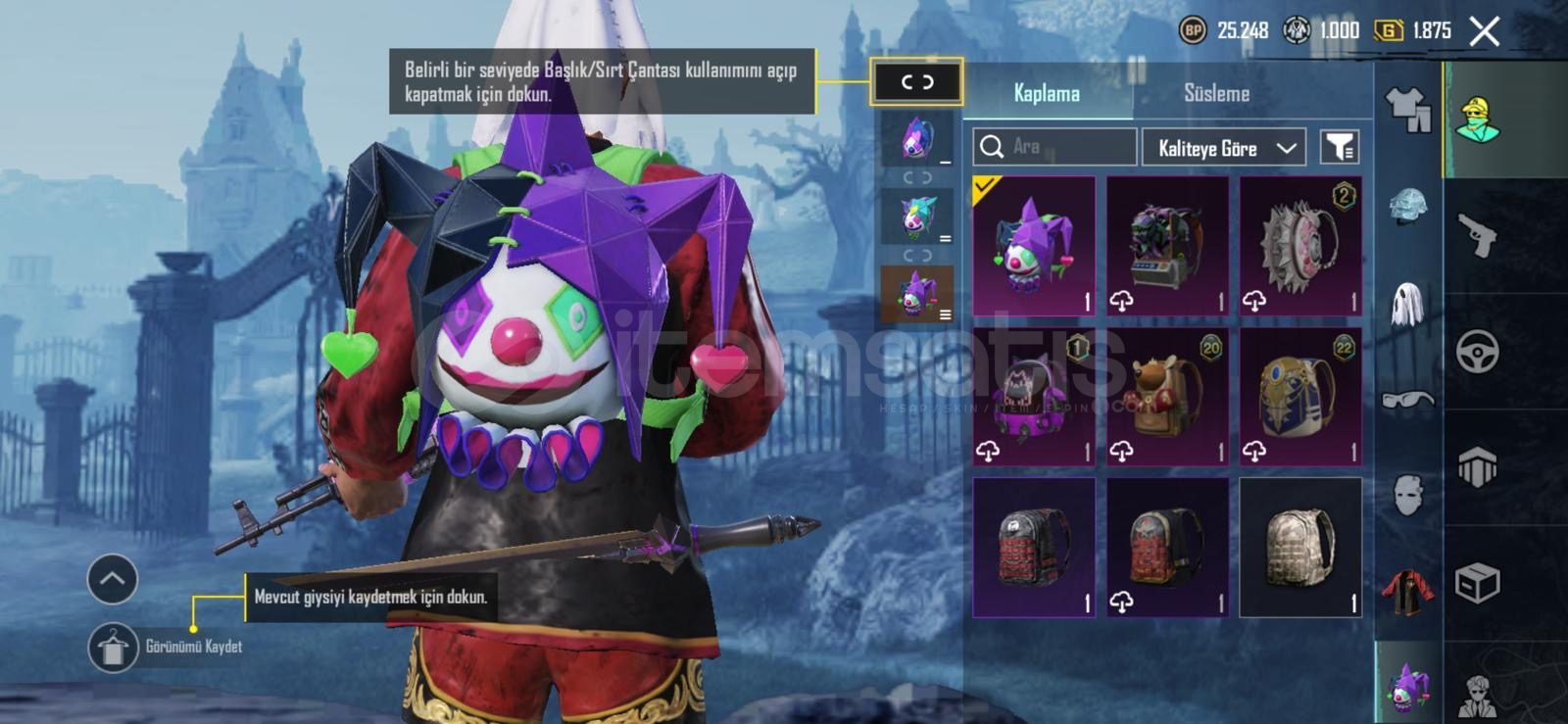Tap Görünümü Kaydet to save the outfit
1568x724 pixels.
pos(114,648)
